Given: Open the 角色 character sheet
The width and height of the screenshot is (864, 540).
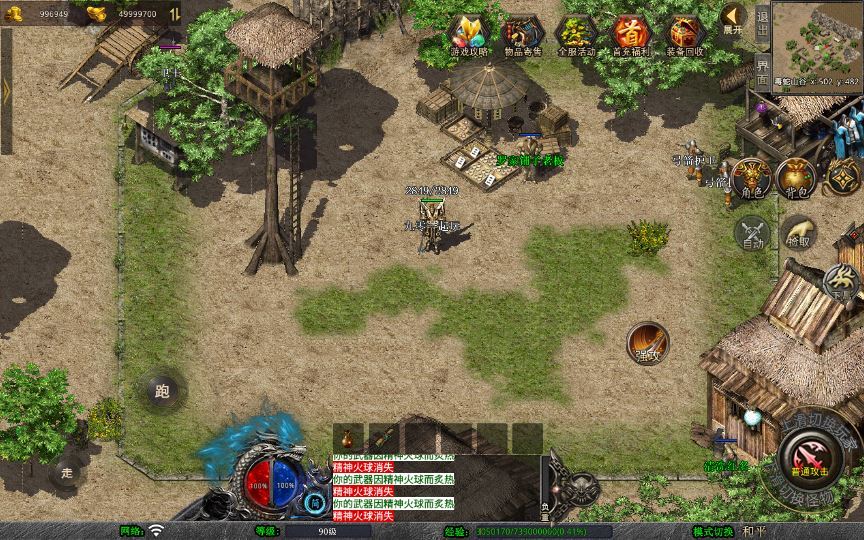Looking at the screenshot, I should (750, 178).
